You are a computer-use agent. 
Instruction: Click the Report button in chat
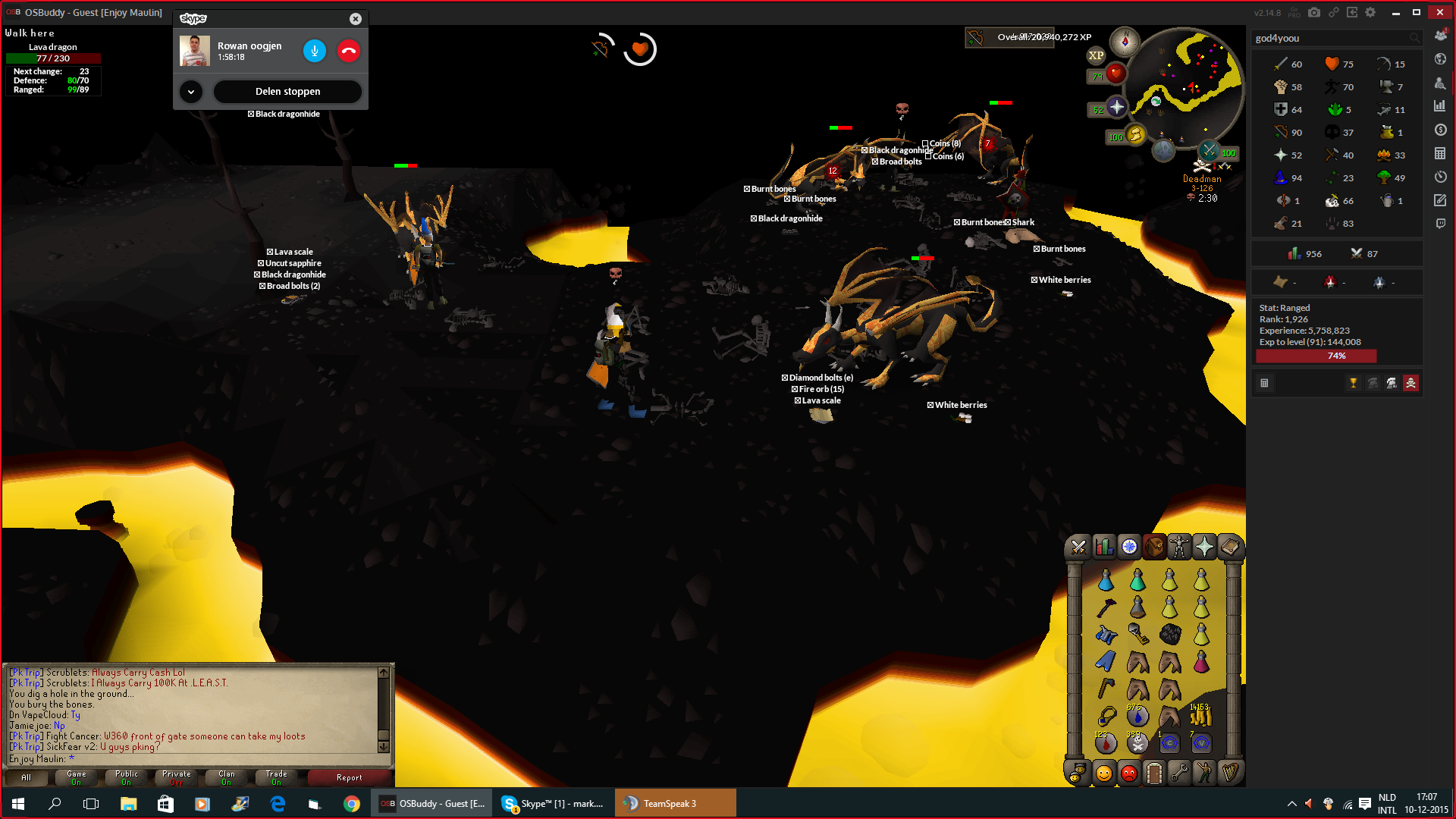click(350, 777)
